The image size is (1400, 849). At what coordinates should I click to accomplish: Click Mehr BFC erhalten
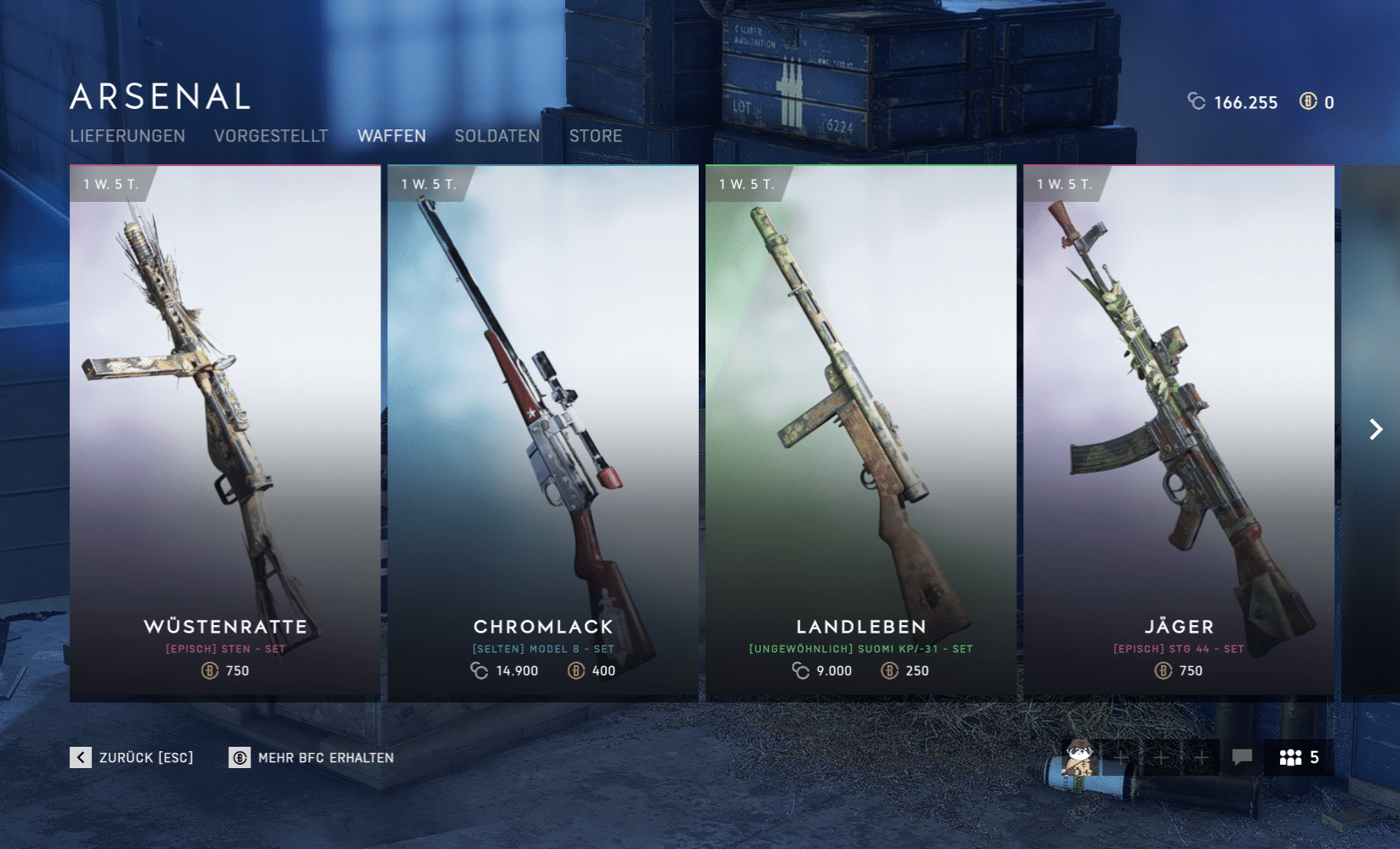311,757
